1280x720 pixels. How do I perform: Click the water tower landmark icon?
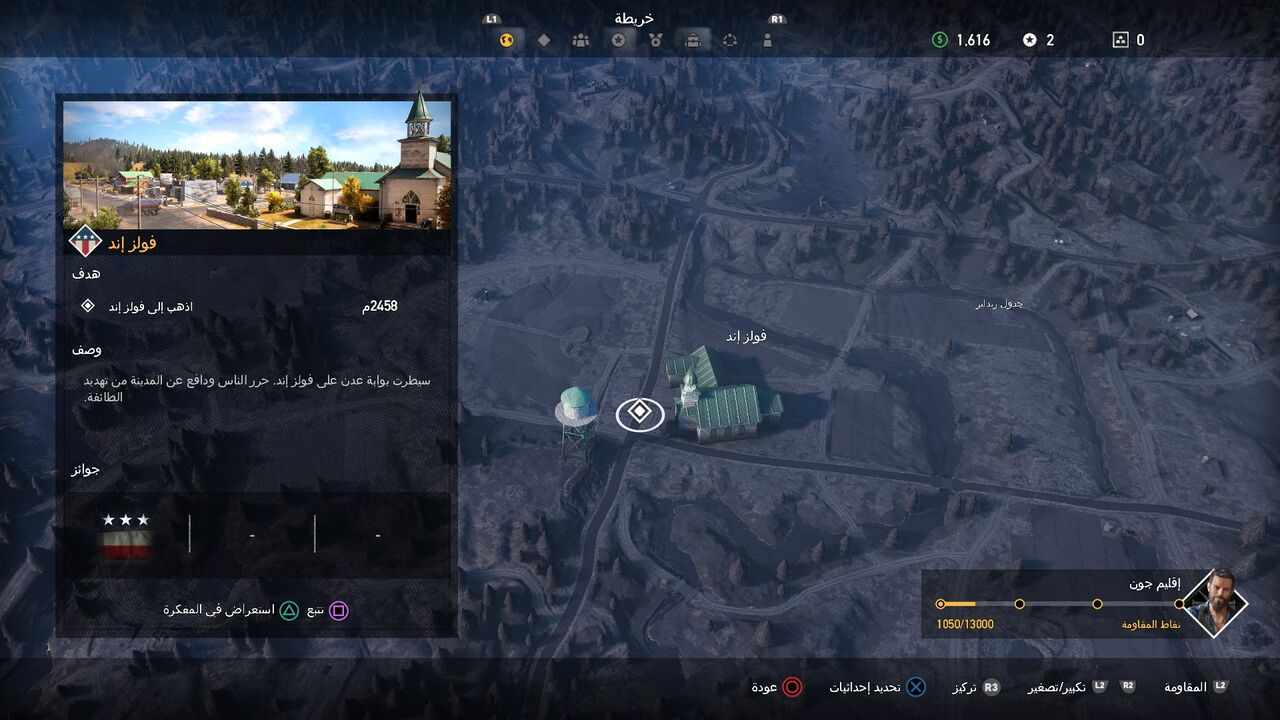(577, 420)
